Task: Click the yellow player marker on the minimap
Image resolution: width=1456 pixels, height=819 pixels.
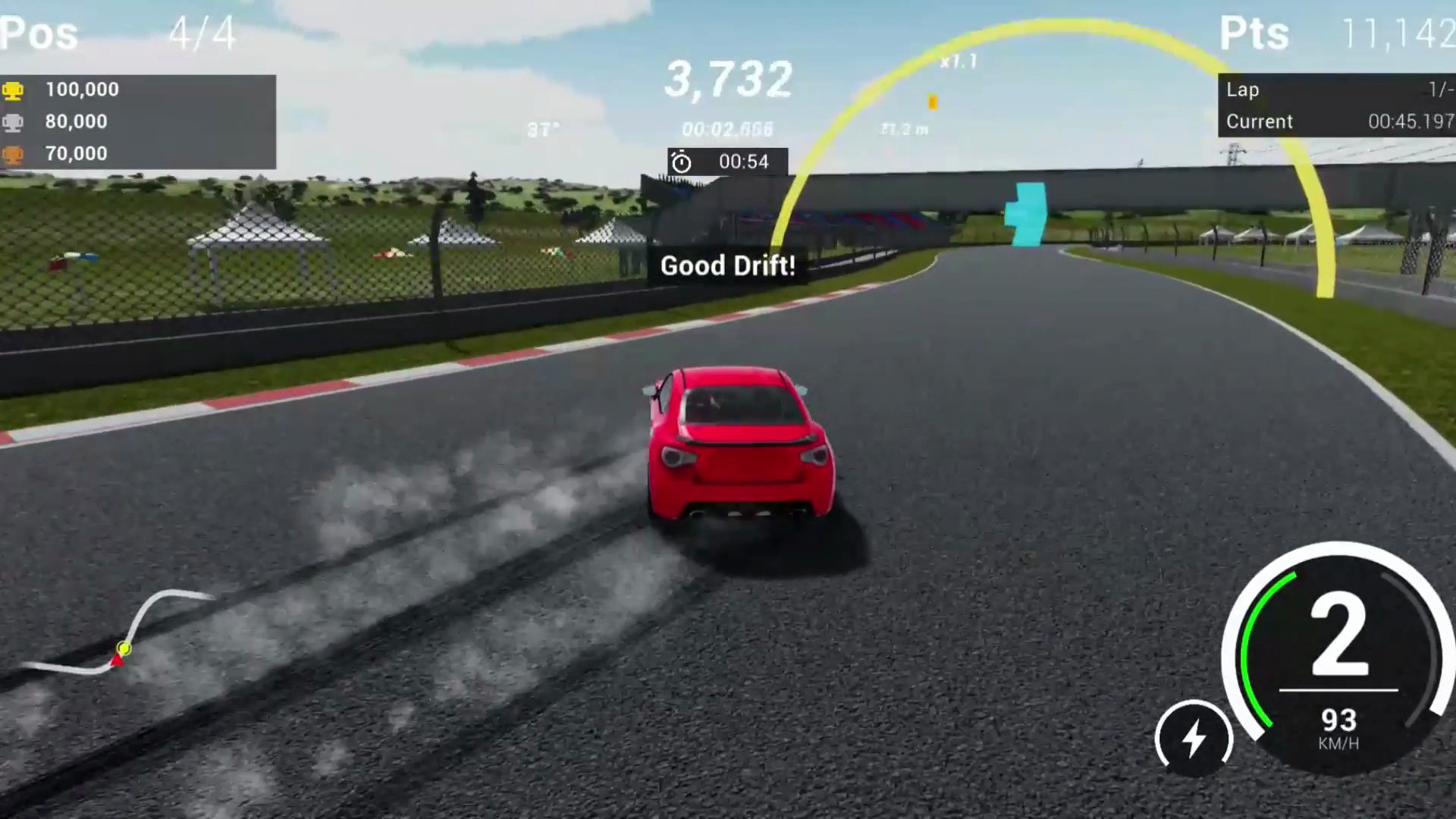Action: [x=124, y=648]
